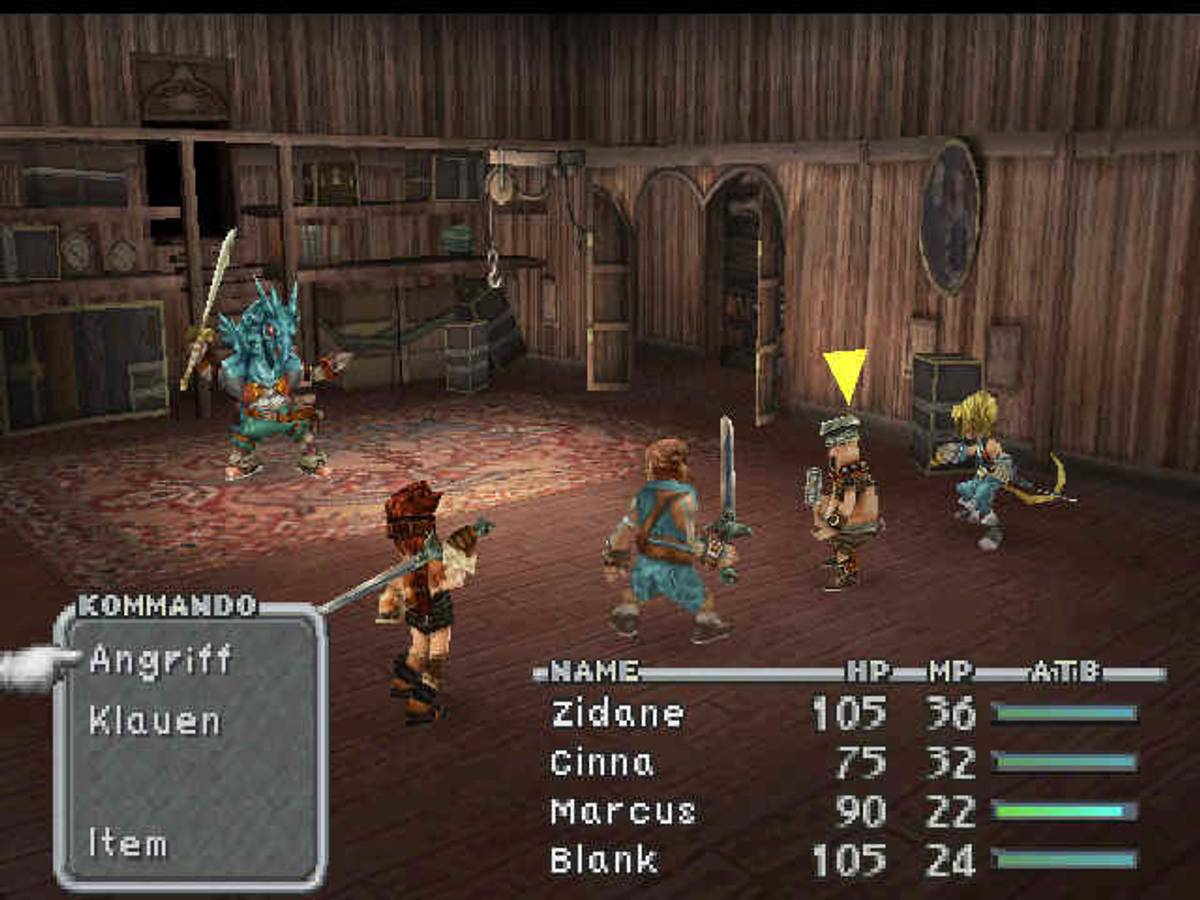
Task: Pick Marcus in the party list
Action: 622,811
